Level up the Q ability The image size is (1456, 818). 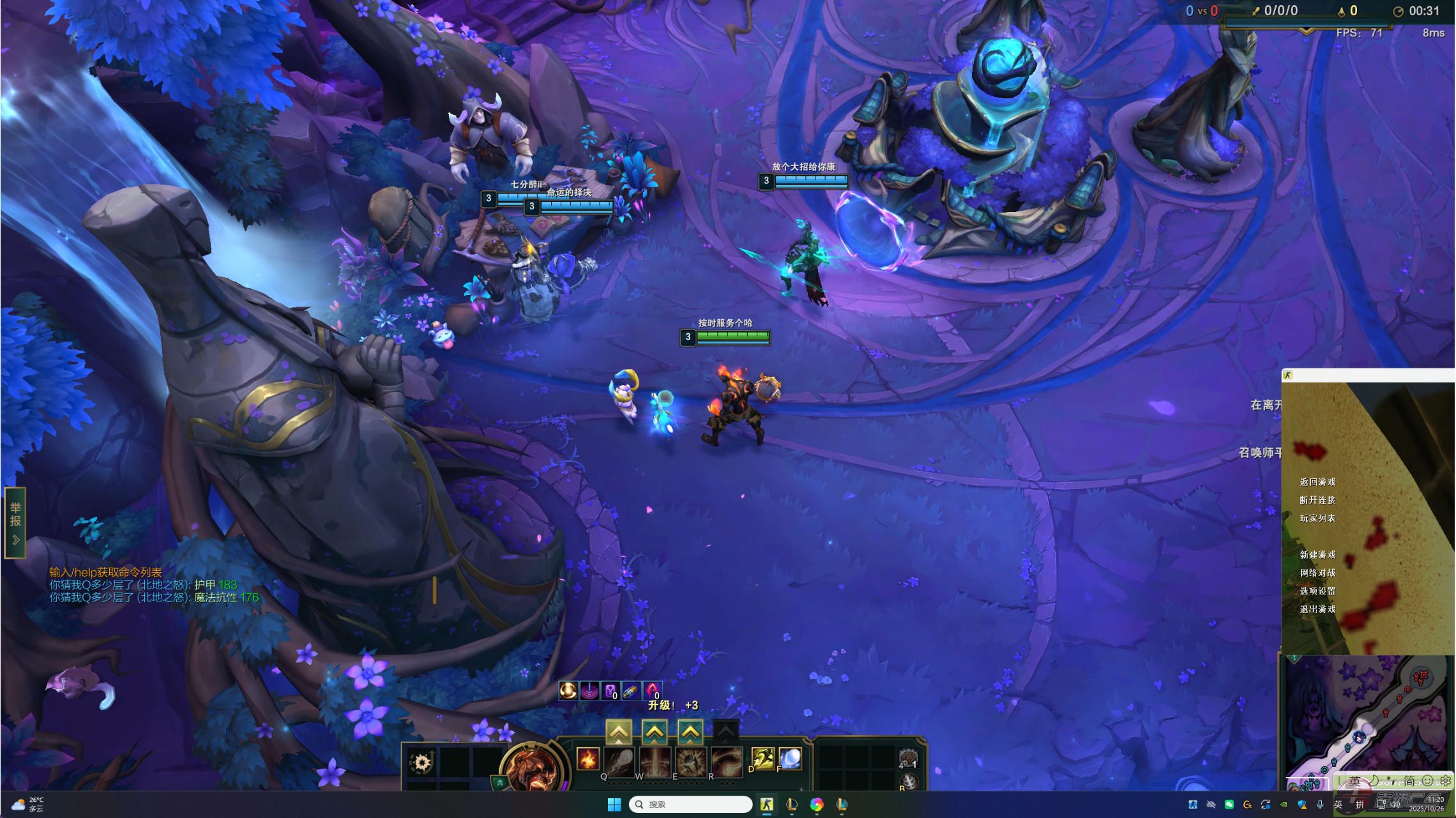(x=618, y=732)
